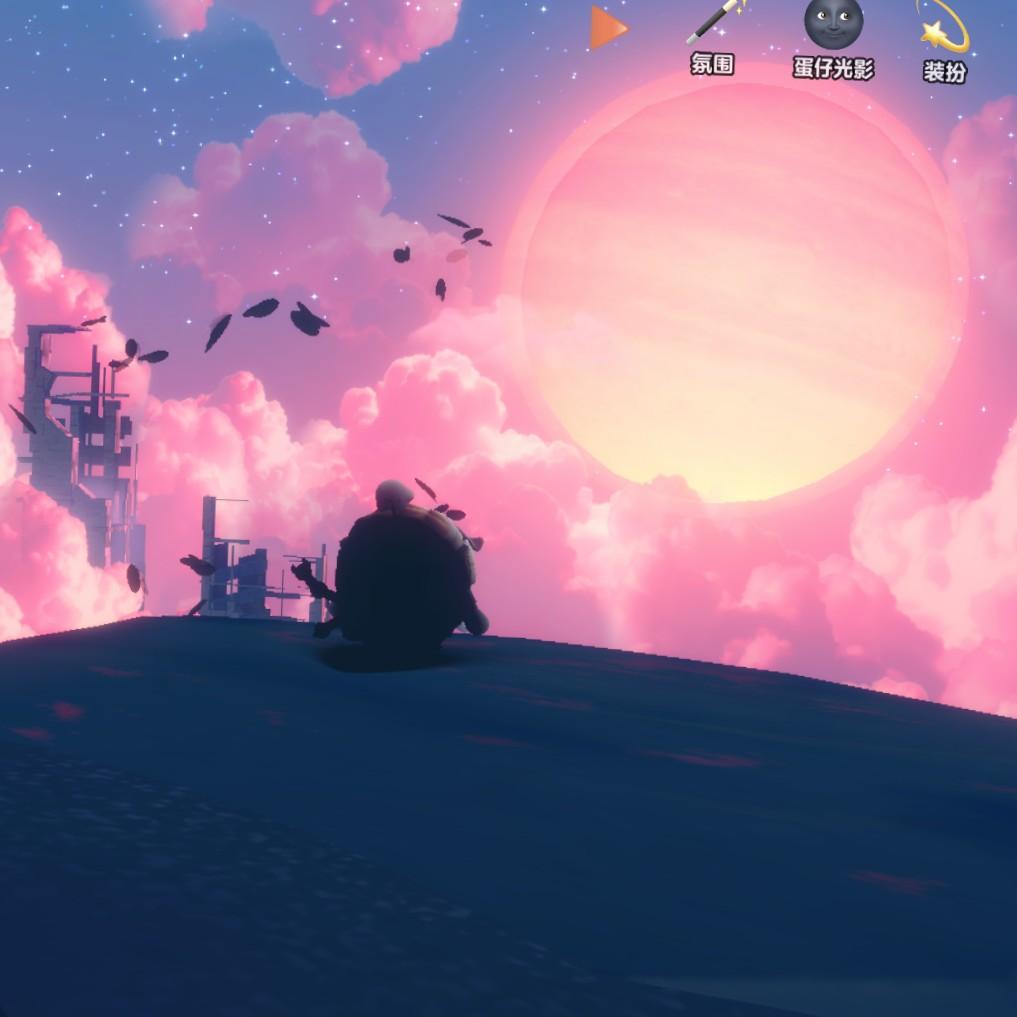The height and width of the screenshot is (1017, 1017).
Task: Select the 蛋仔光影 moon face icon
Action: [x=833, y=26]
